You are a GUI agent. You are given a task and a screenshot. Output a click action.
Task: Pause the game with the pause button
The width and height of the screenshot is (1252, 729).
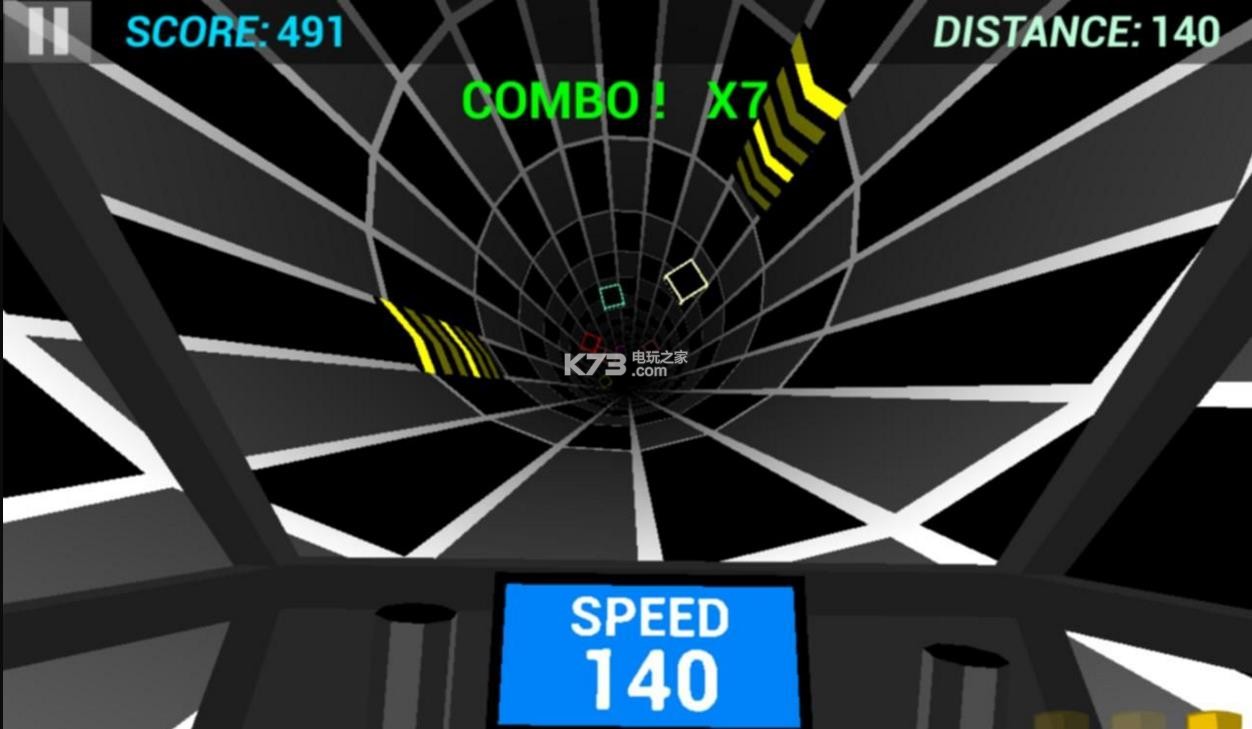[47, 31]
